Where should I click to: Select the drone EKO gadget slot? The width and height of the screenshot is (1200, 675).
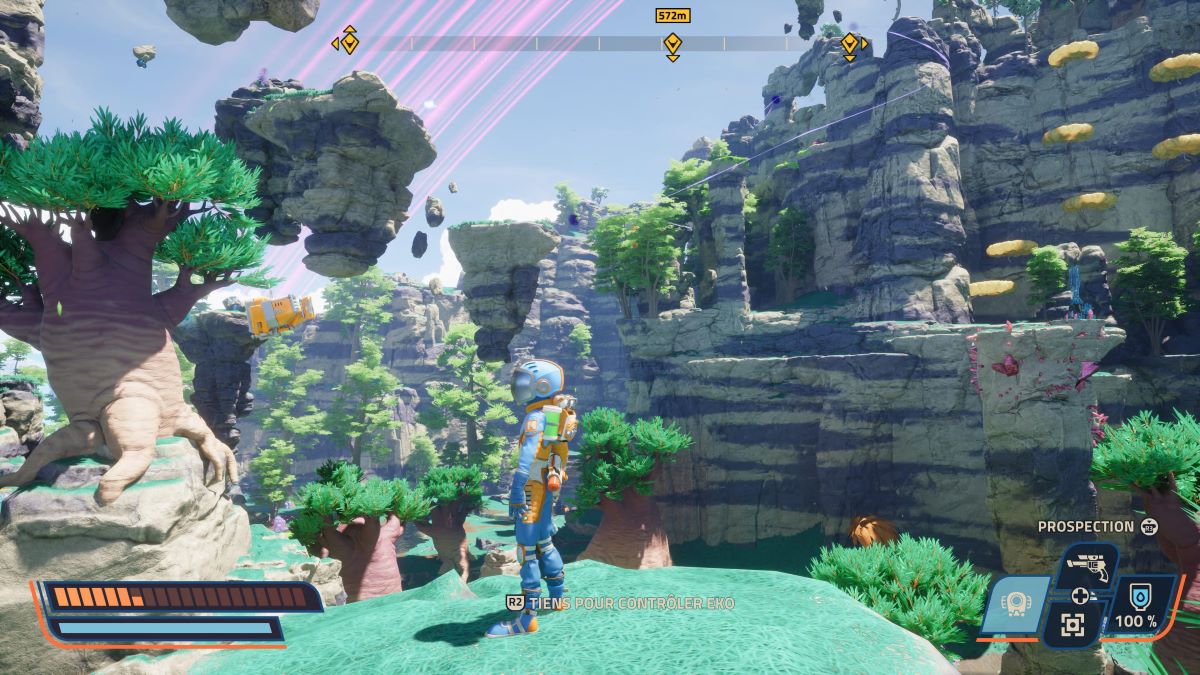(1013, 605)
